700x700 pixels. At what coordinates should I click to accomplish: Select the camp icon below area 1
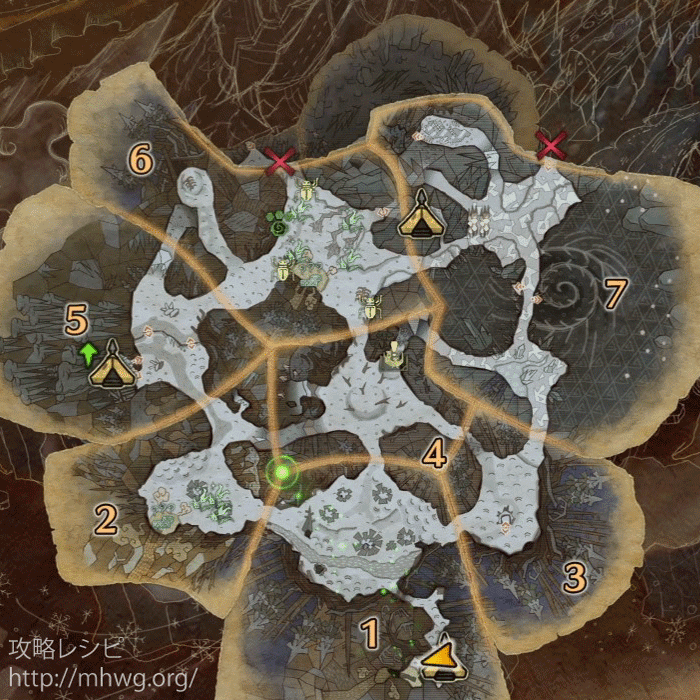tap(440, 661)
